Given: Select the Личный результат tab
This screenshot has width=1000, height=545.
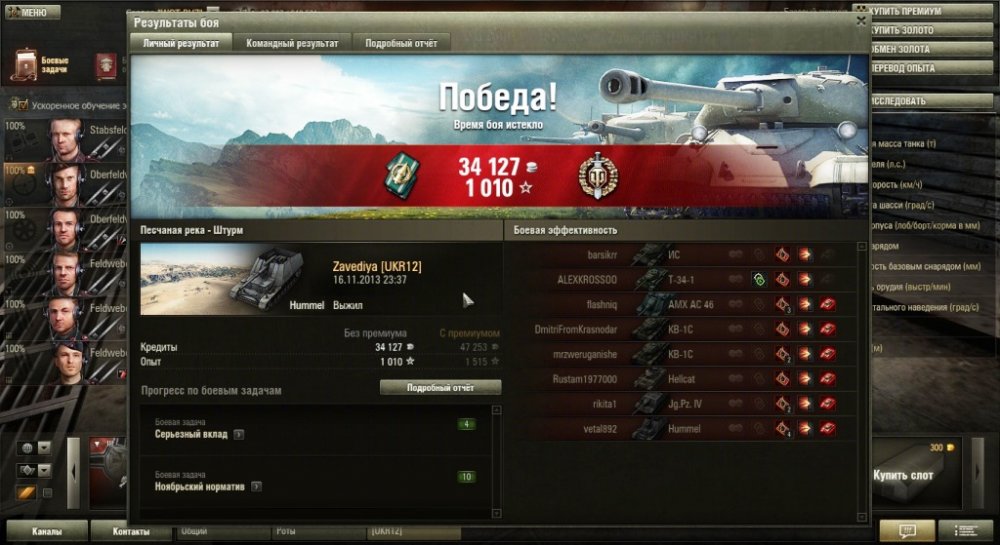Looking at the screenshot, I should 181,43.
